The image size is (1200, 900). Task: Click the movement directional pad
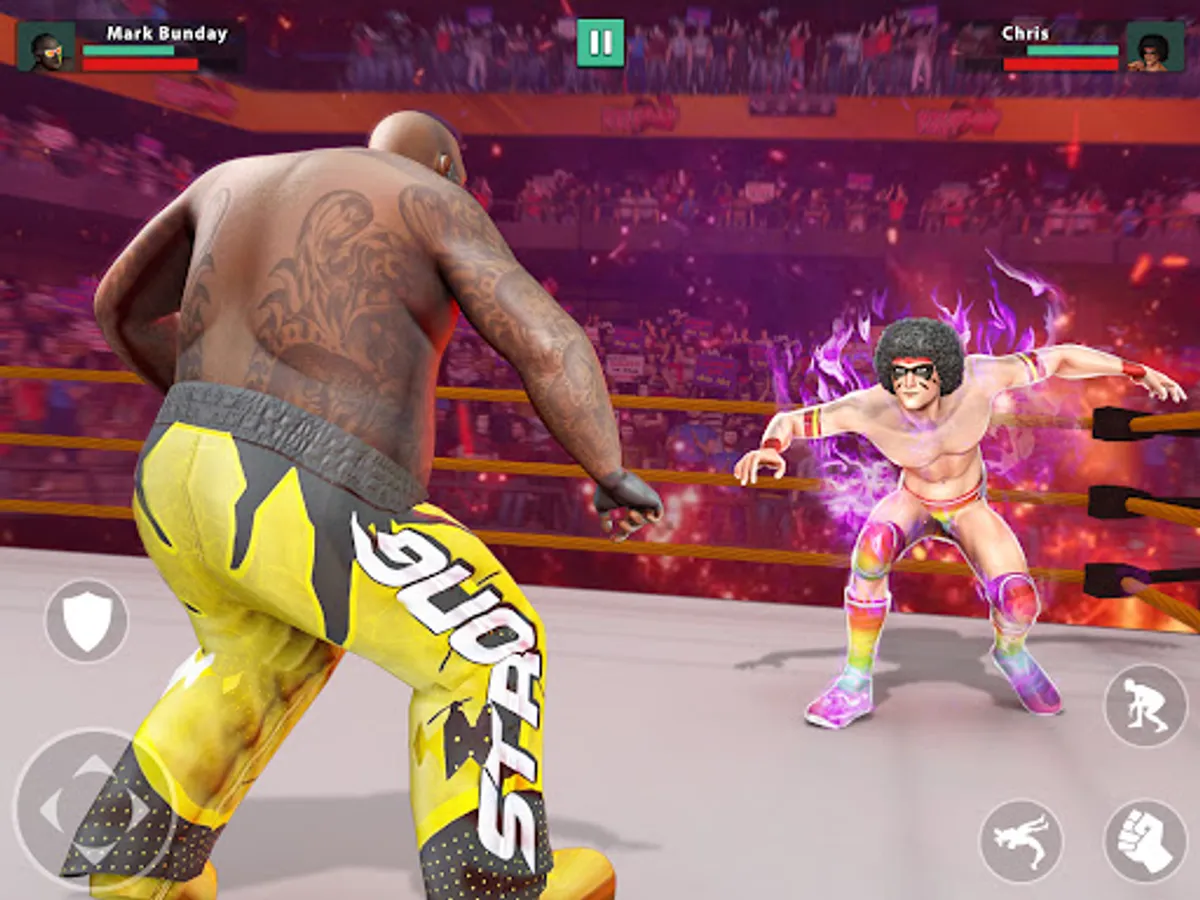(94, 810)
